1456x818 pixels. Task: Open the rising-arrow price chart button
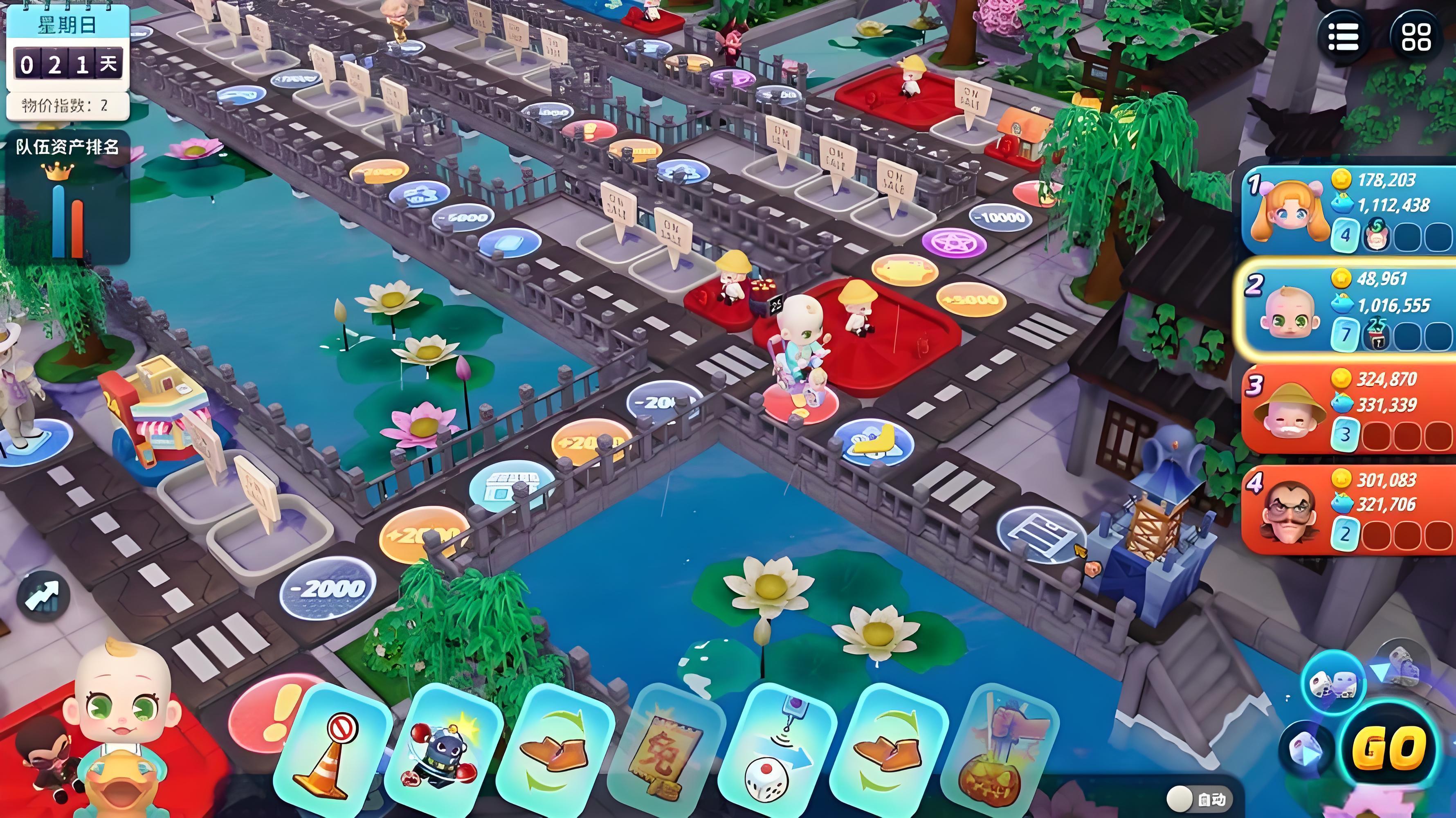coord(43,595)
